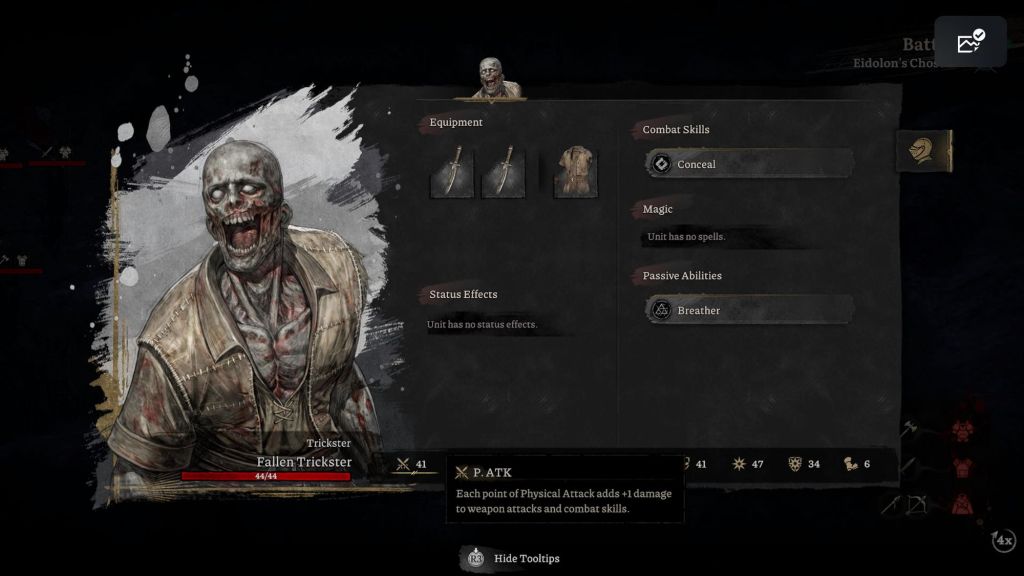Click the boot stat showing 6
1024x576 pixels.
pyautogui.click(x=856, y=464)
